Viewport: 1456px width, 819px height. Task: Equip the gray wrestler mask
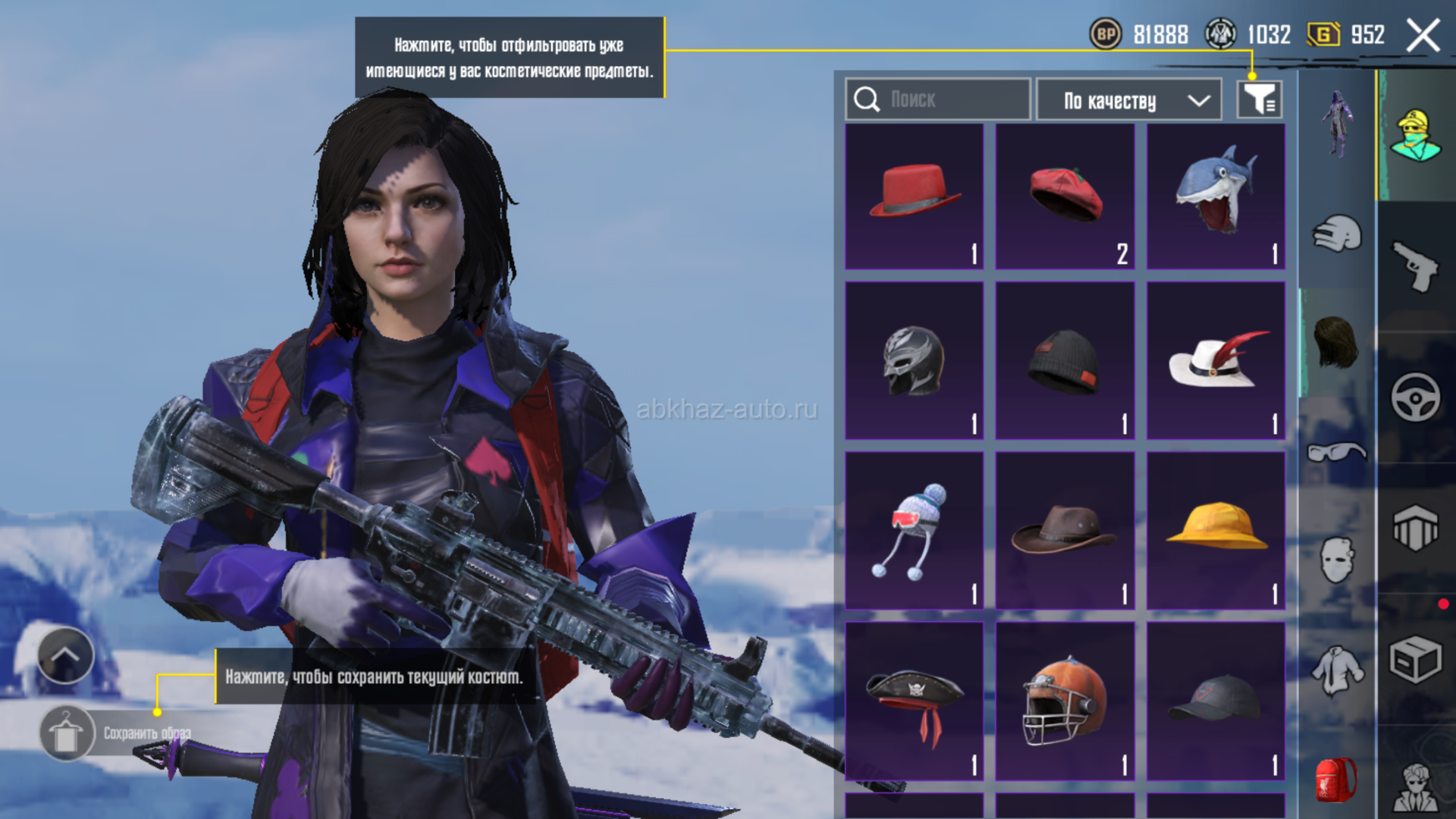tap(914, 361)
